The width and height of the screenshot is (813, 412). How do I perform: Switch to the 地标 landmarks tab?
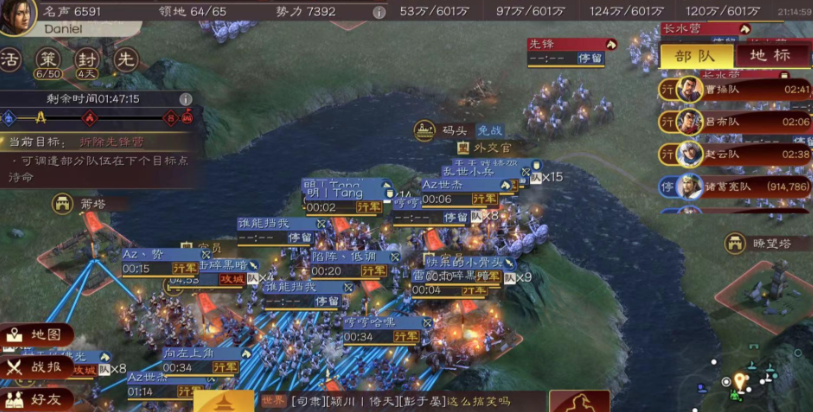(771, 56)
